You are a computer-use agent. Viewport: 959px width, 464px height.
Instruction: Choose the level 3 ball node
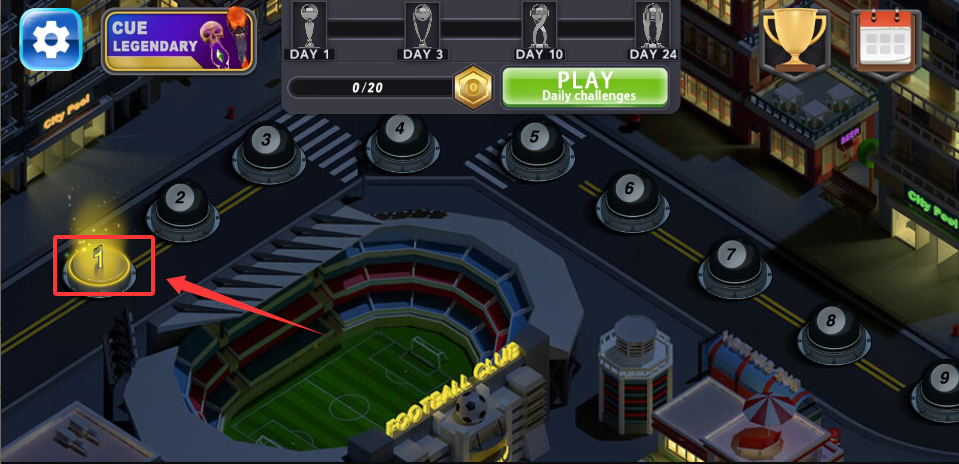click(x=266, y=144)
